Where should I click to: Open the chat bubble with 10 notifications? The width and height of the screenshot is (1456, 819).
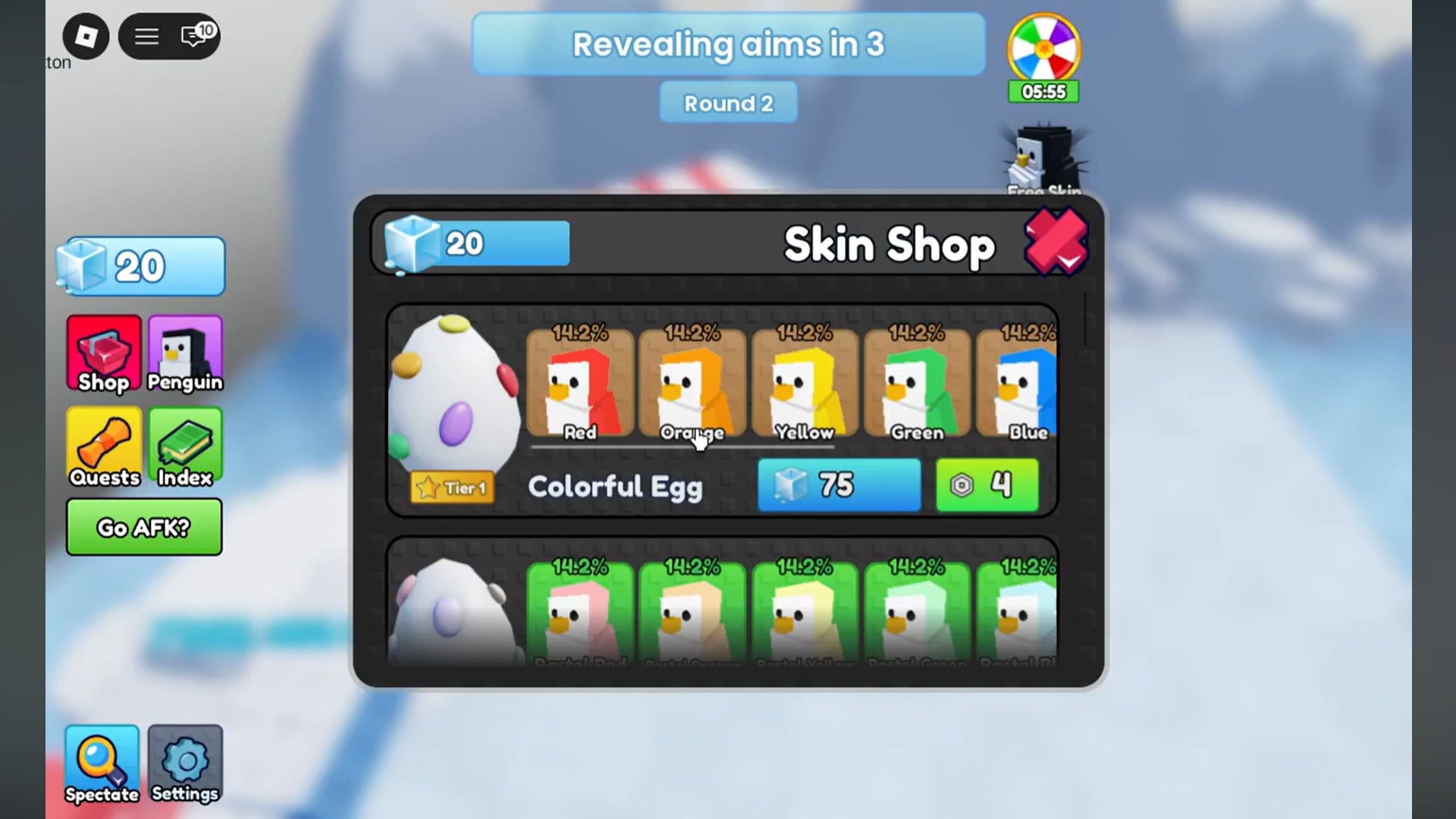click(194, 36)
